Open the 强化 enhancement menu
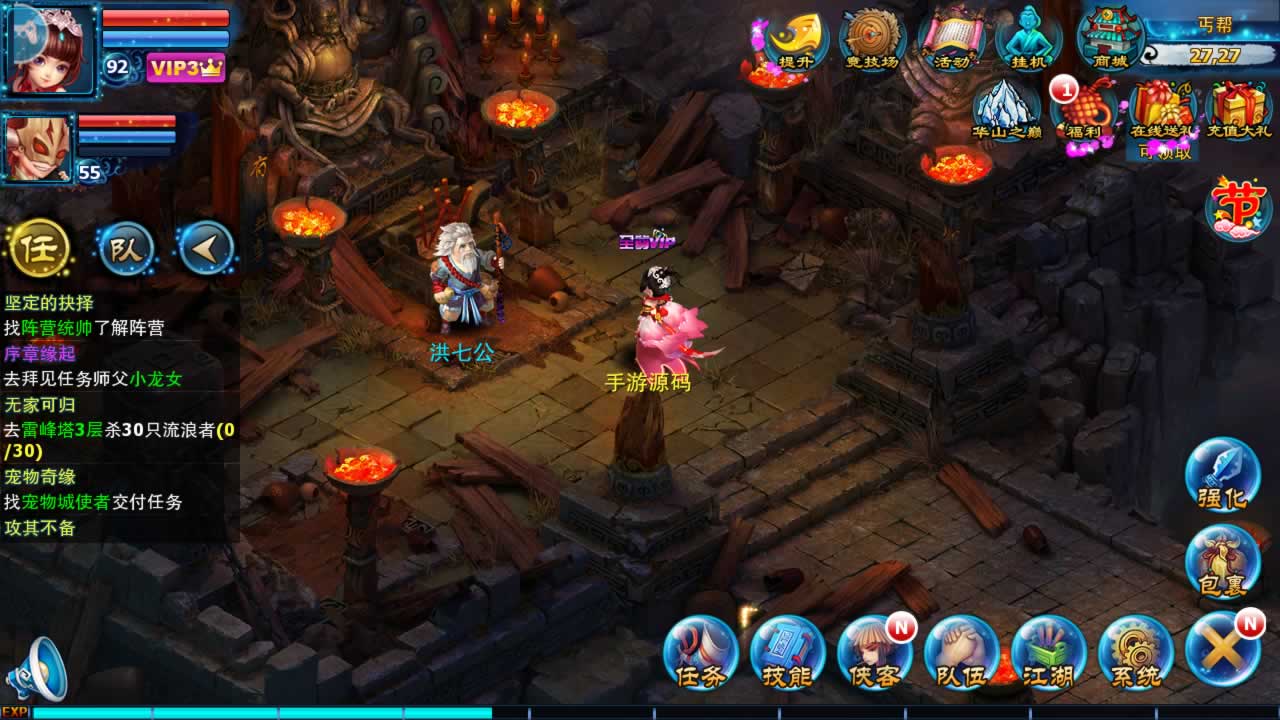 pyautogui.click(x=1222, y=474)
